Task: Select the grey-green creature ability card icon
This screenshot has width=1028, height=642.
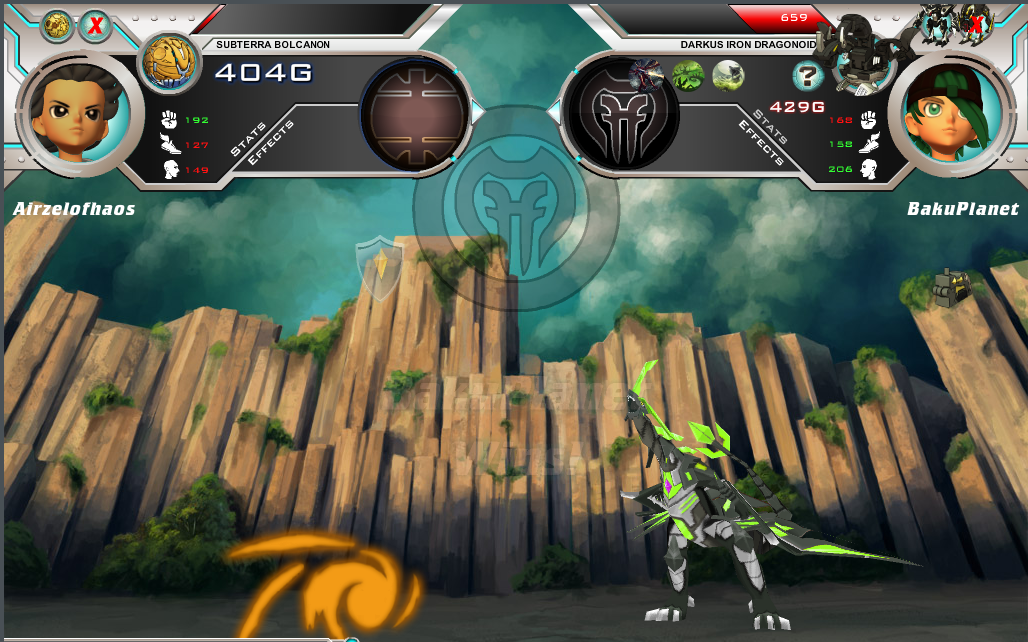Action: pos(728,75)
